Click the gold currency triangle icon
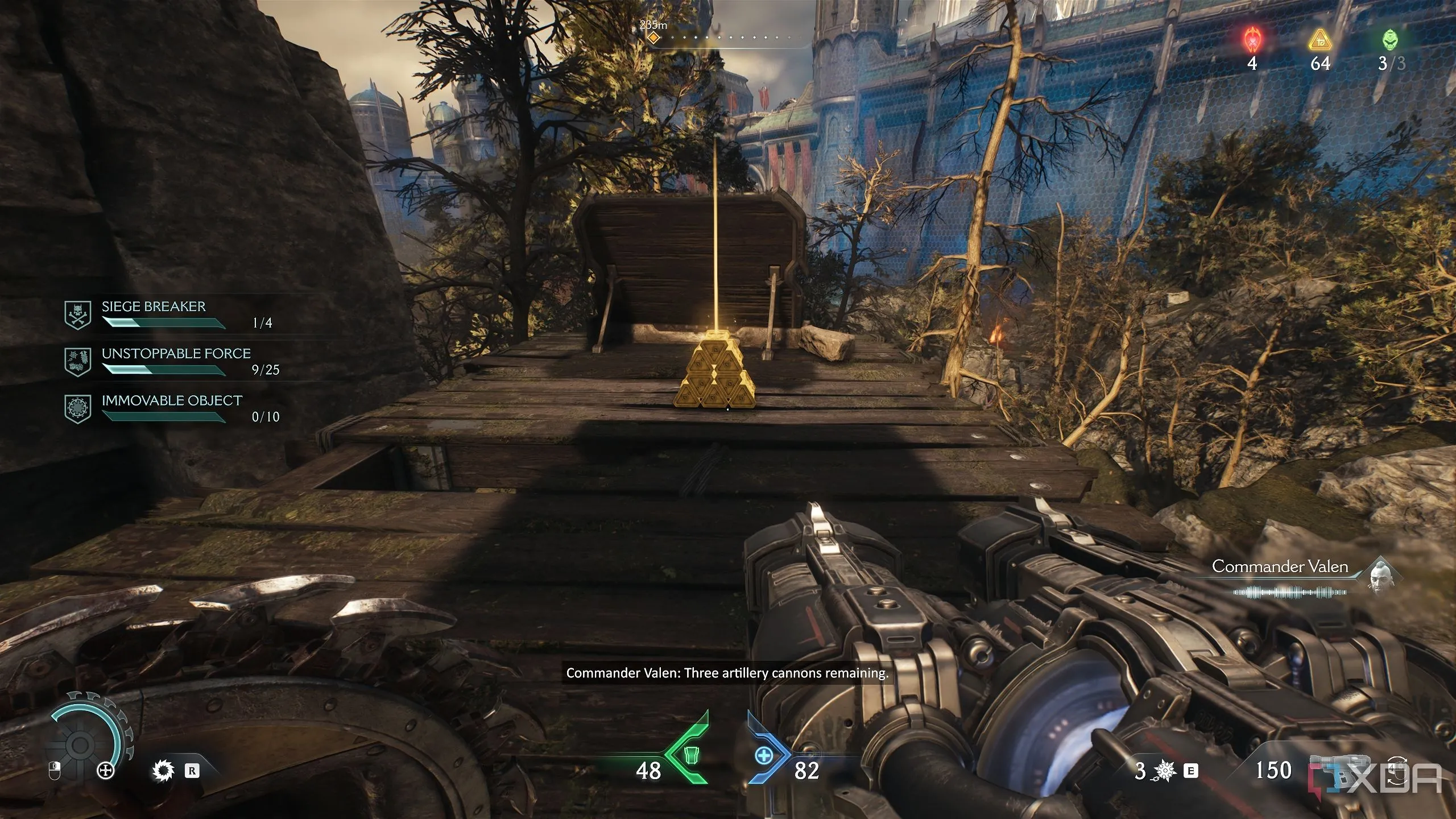This screenshot has width=1456, height=819. pyautogui.click(x=1319, y=41)
